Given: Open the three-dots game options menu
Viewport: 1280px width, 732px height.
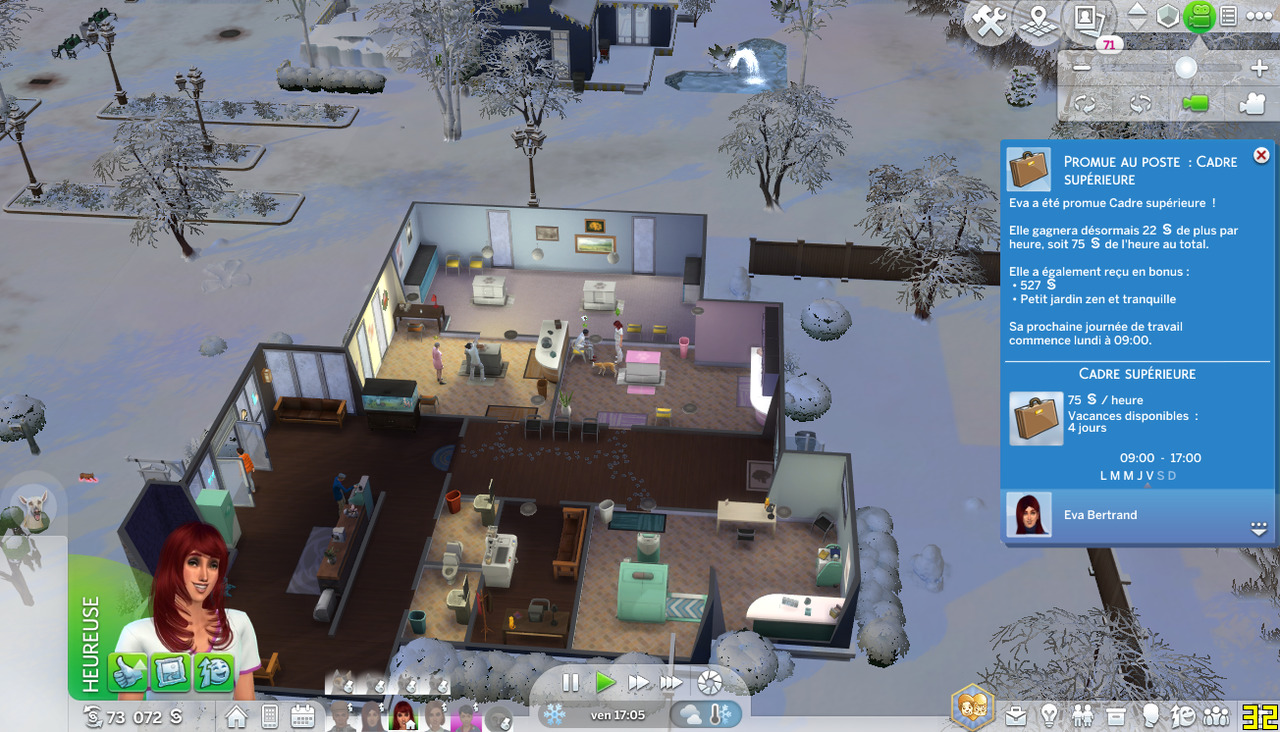Looking at the screenshot, I should (1259, 16).
